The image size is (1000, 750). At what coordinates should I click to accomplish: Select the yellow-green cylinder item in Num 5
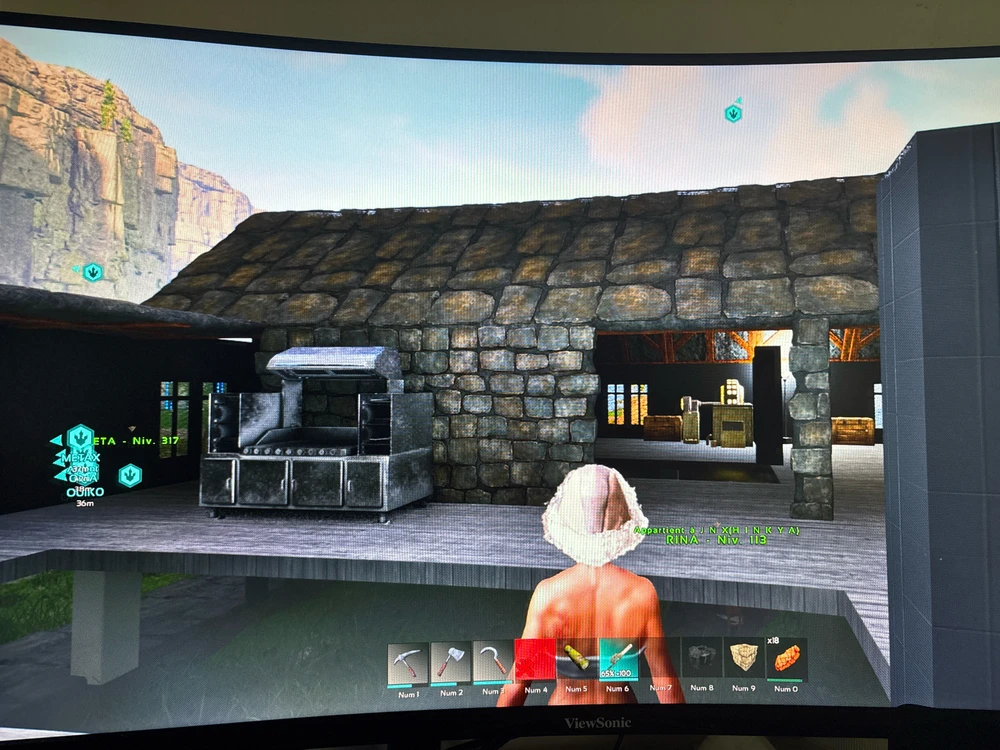point(577,659)
